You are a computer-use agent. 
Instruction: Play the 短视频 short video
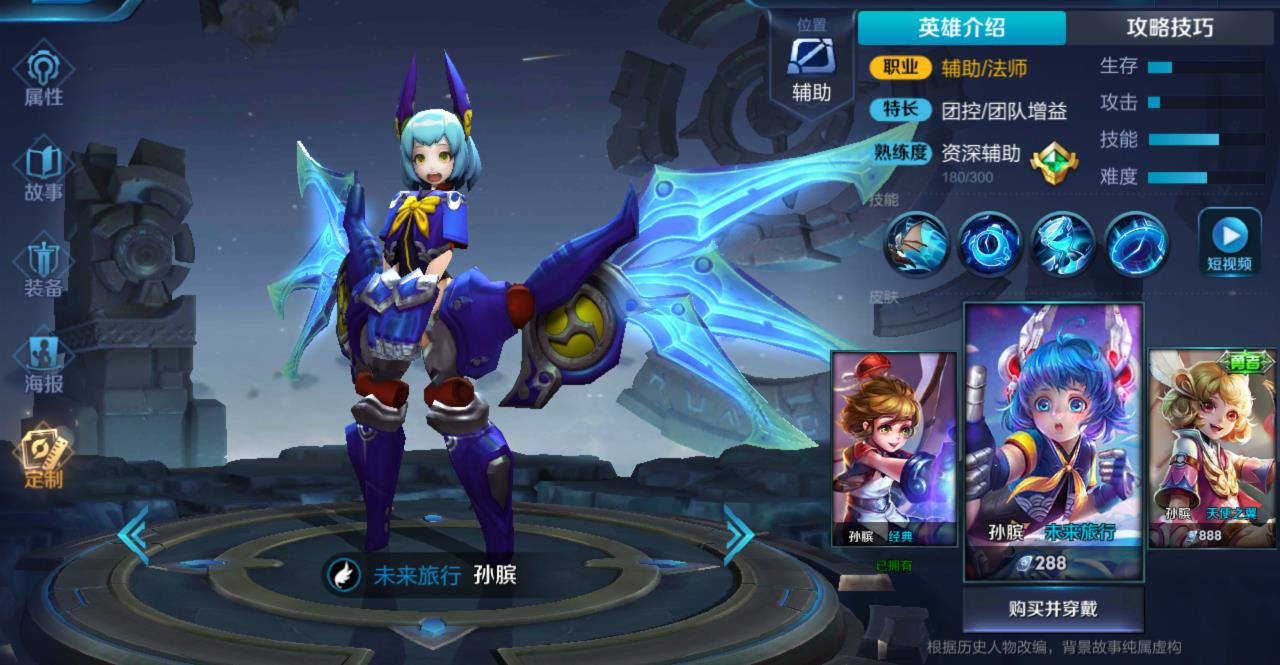pyautogui.click(x=1229, y=243)
